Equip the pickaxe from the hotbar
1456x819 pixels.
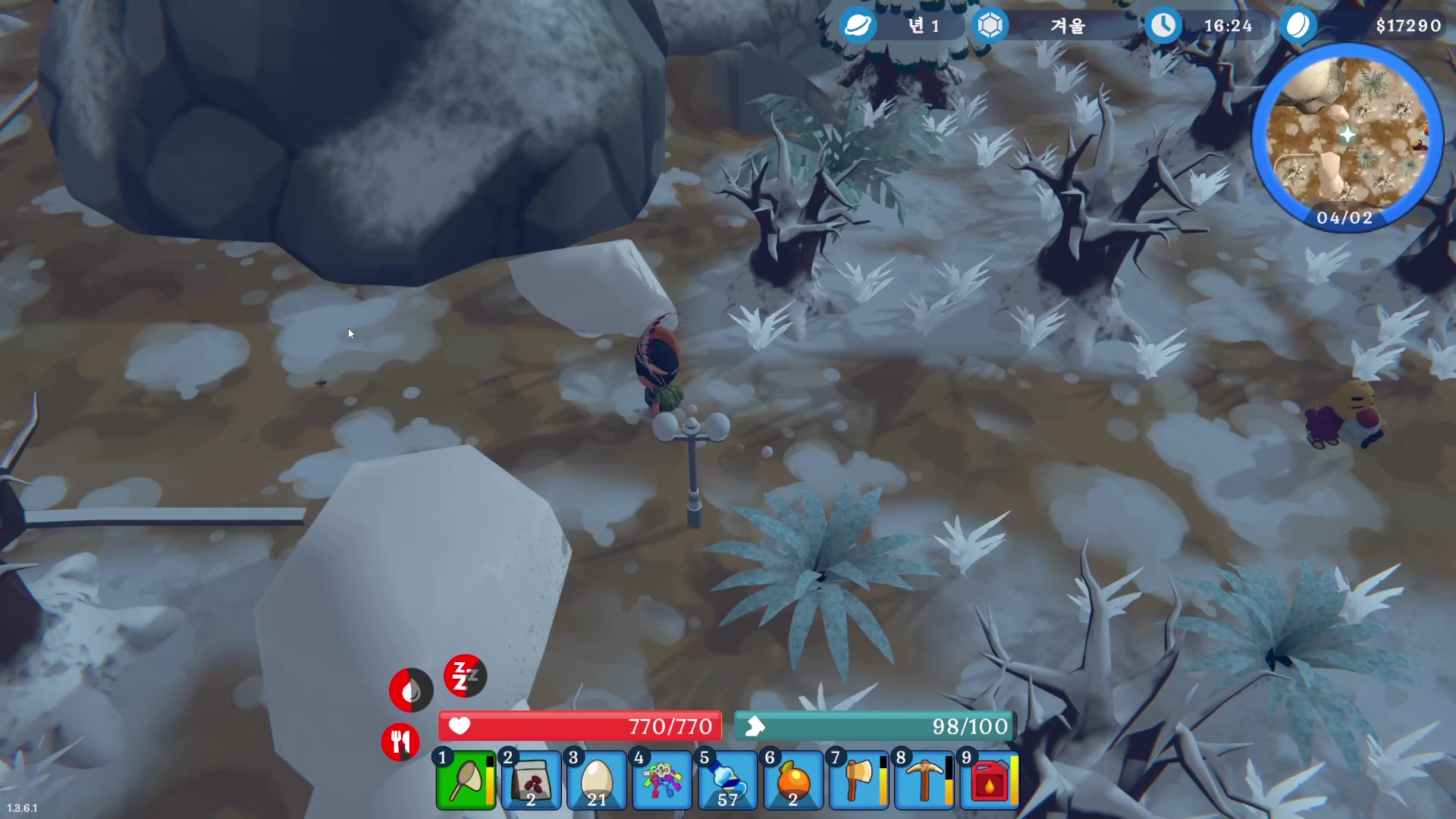[x=923, y=780]
